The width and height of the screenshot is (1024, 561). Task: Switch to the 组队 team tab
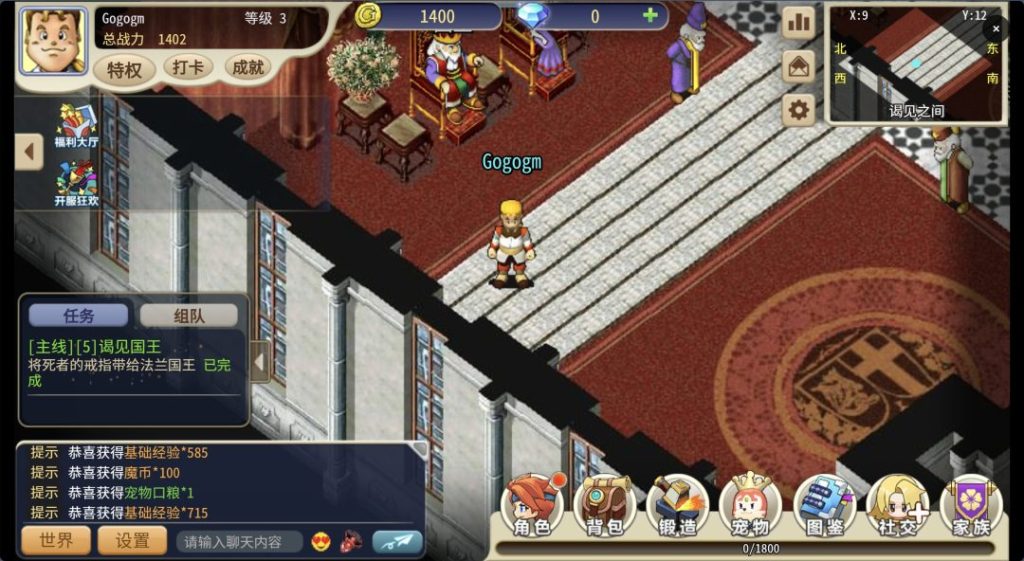189,315
